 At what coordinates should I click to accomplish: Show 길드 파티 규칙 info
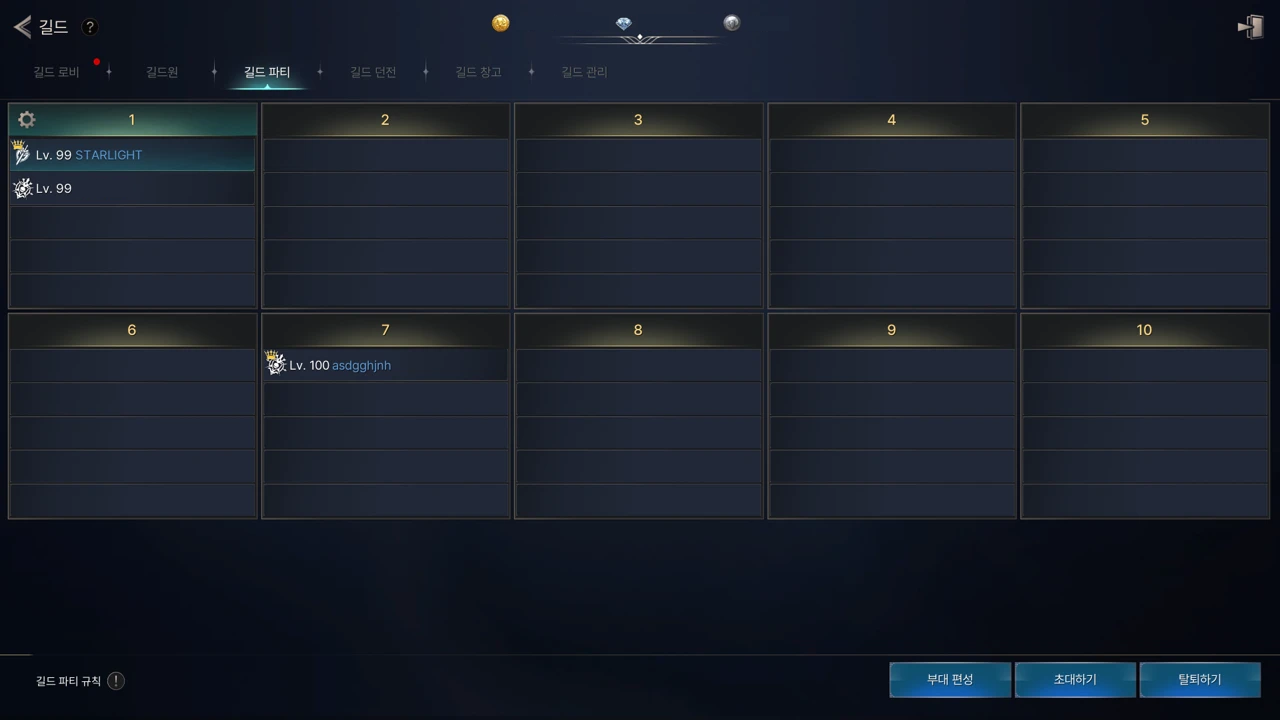click(116, 681)
